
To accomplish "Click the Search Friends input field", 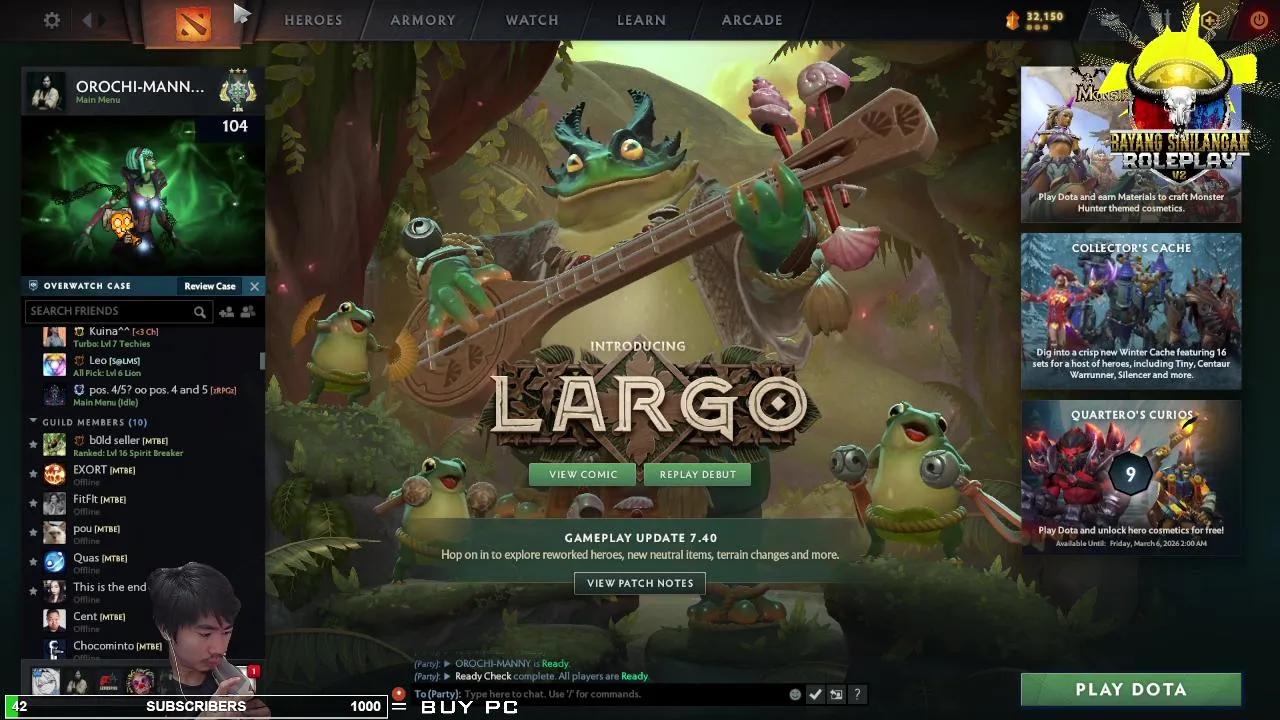I will pyautogui.click(x=110, y=311).
